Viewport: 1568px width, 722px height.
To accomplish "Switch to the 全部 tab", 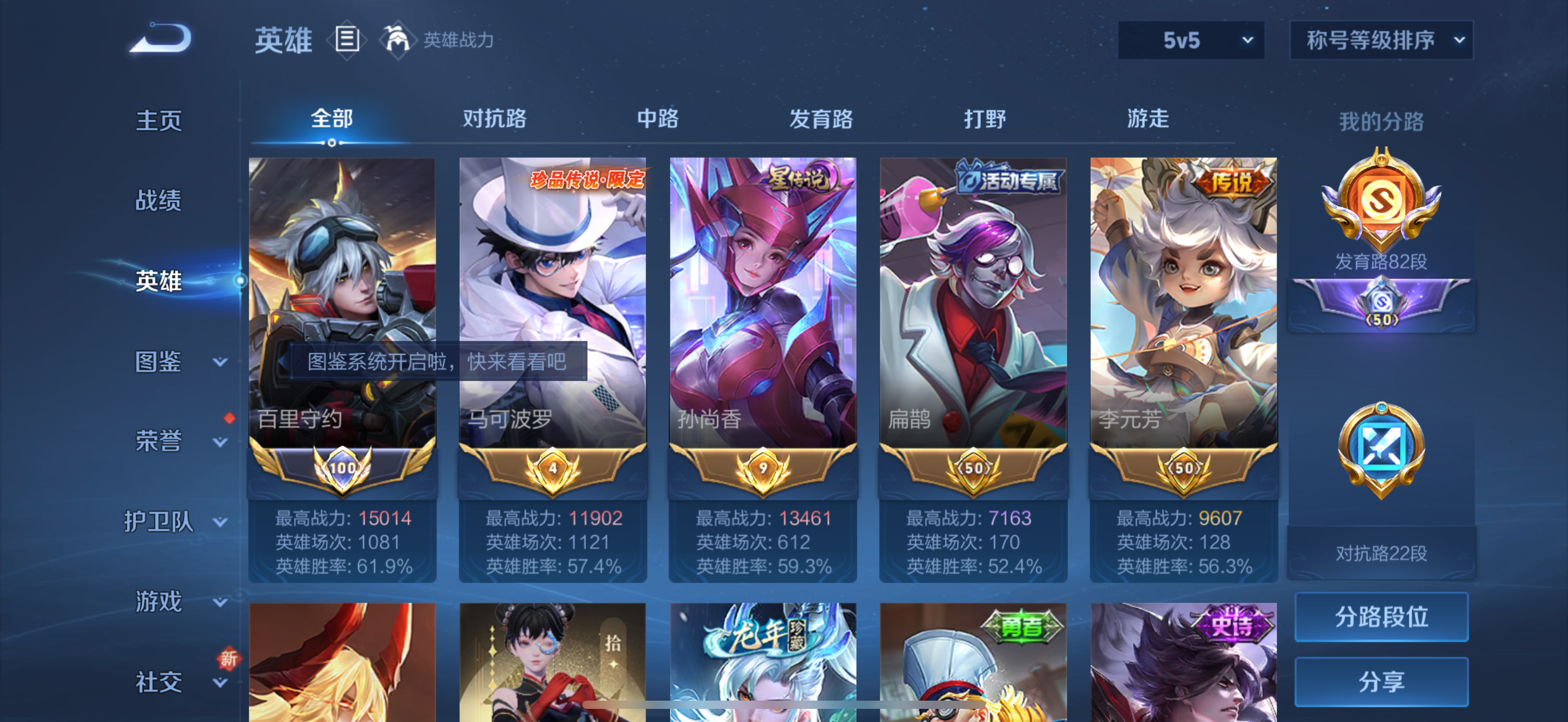I will 332,119.
